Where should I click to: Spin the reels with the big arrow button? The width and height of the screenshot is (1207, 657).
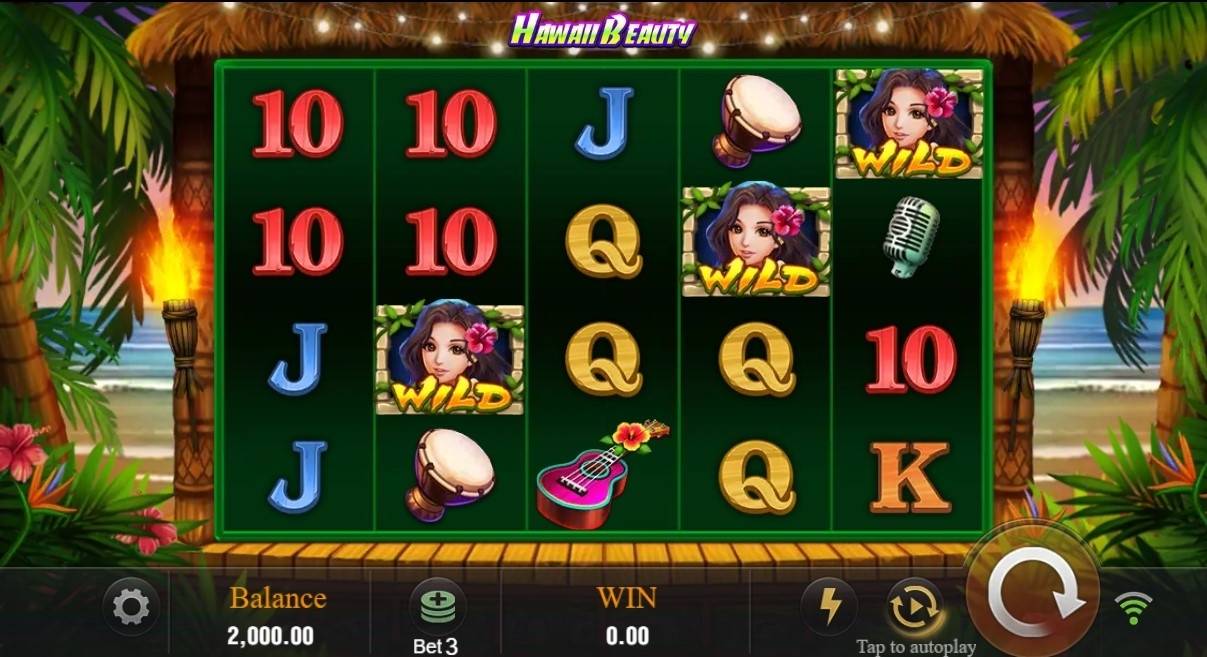pos(1035,596)
